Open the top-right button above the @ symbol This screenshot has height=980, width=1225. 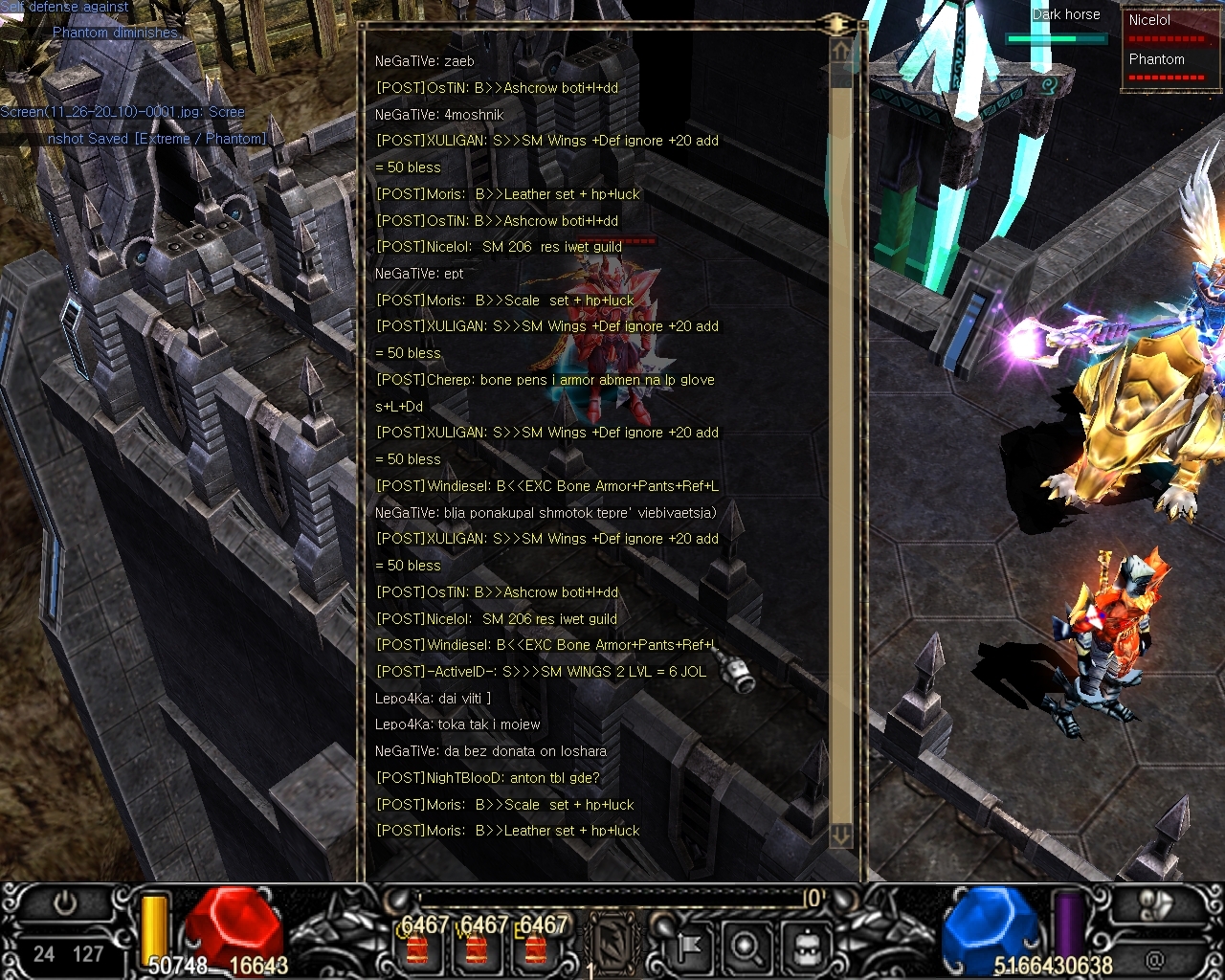coord(1156,905)
